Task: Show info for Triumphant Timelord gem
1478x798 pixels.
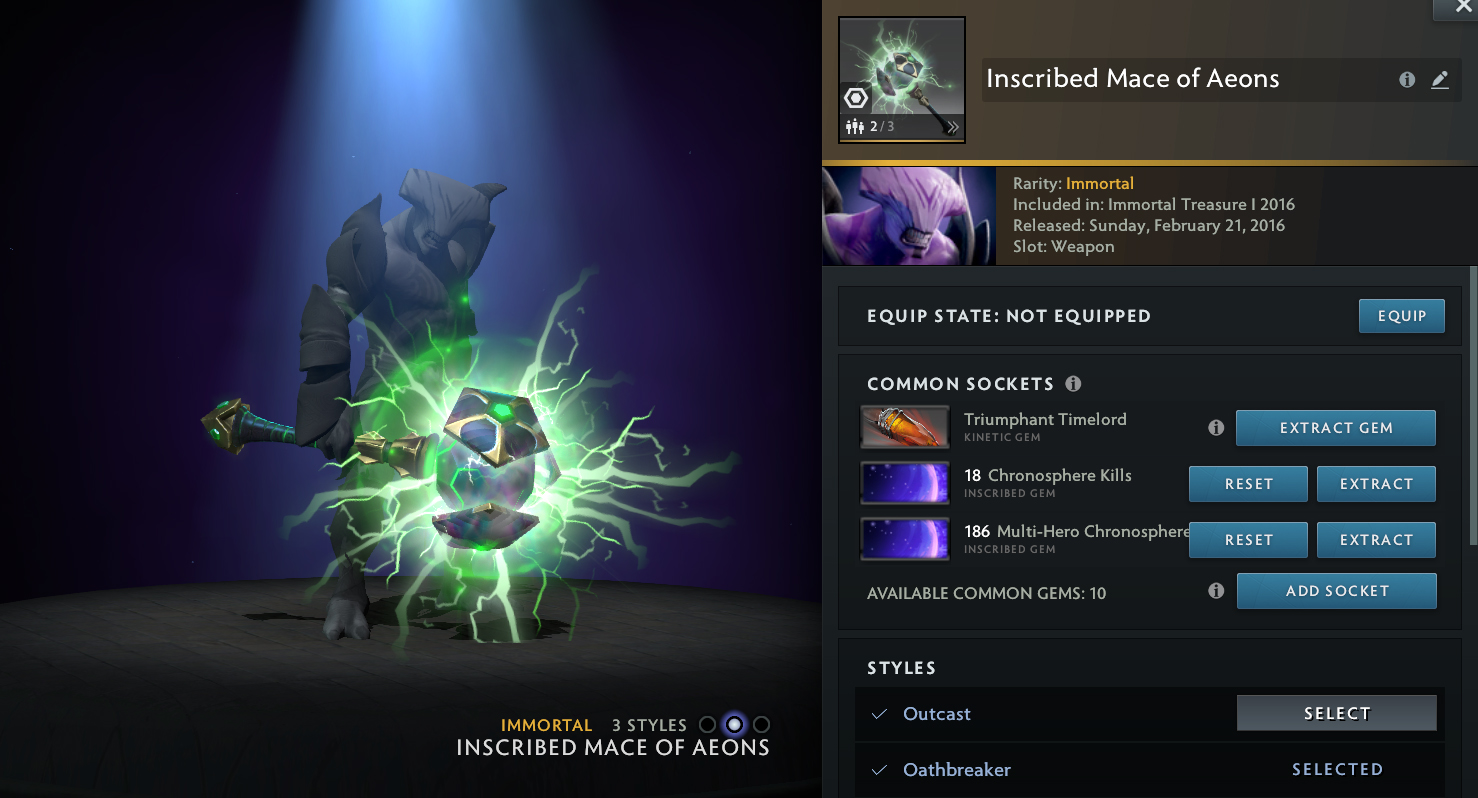Action: click(x=1216, y=428)
